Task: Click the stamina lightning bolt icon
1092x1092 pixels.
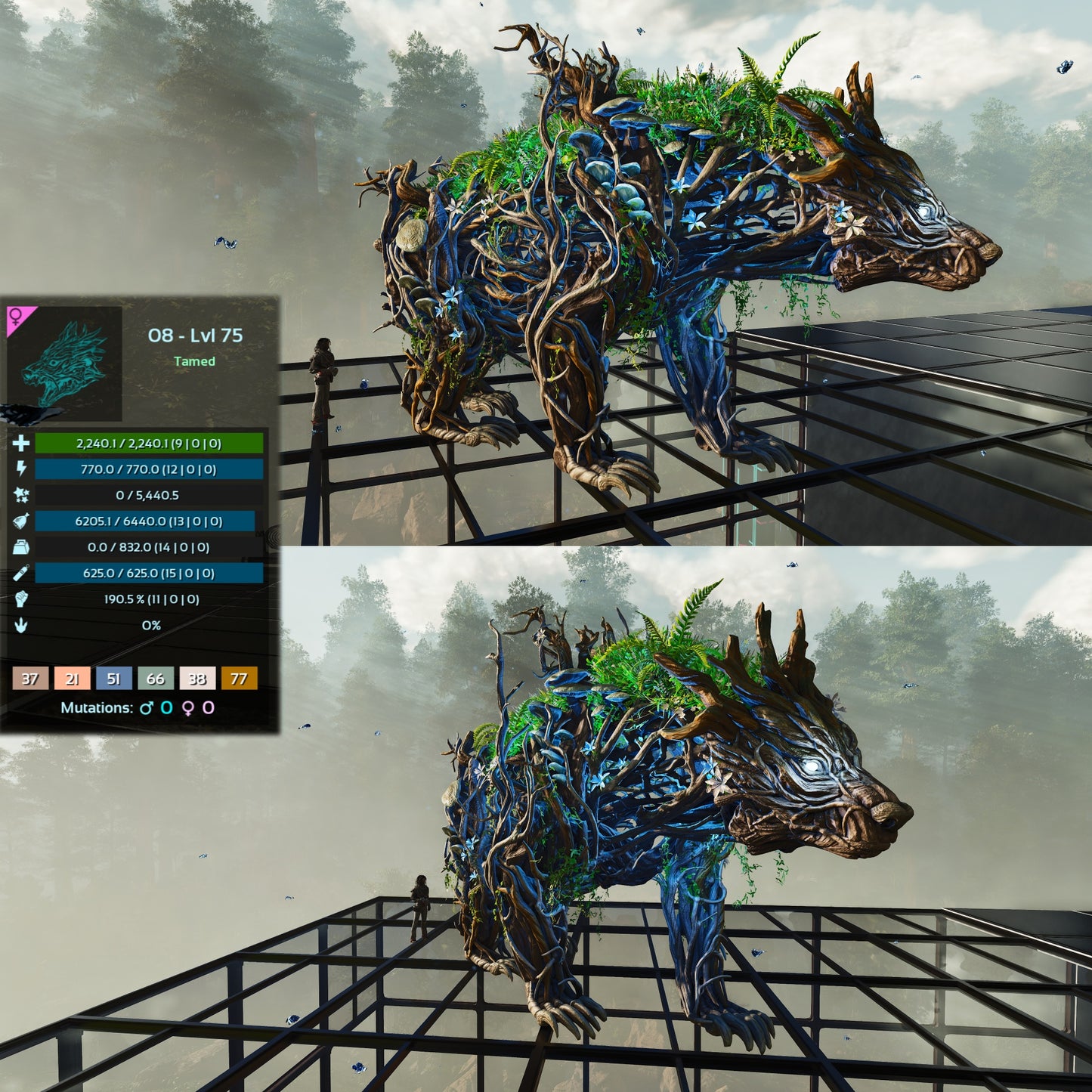Action: coord(20,469)
